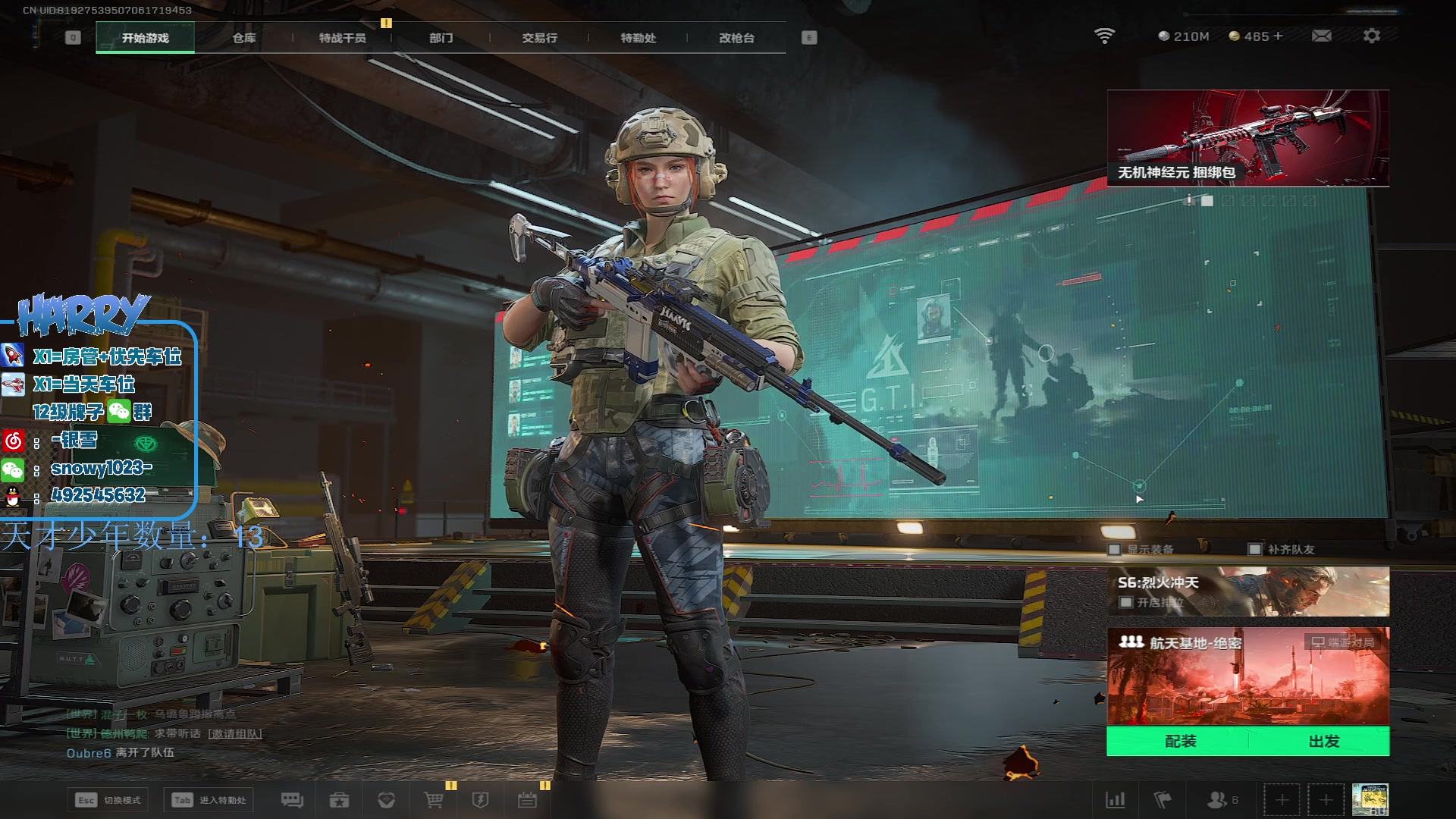Open the 特战干员 operators tab
The image size is (1456, 819).
coord(342,38)
